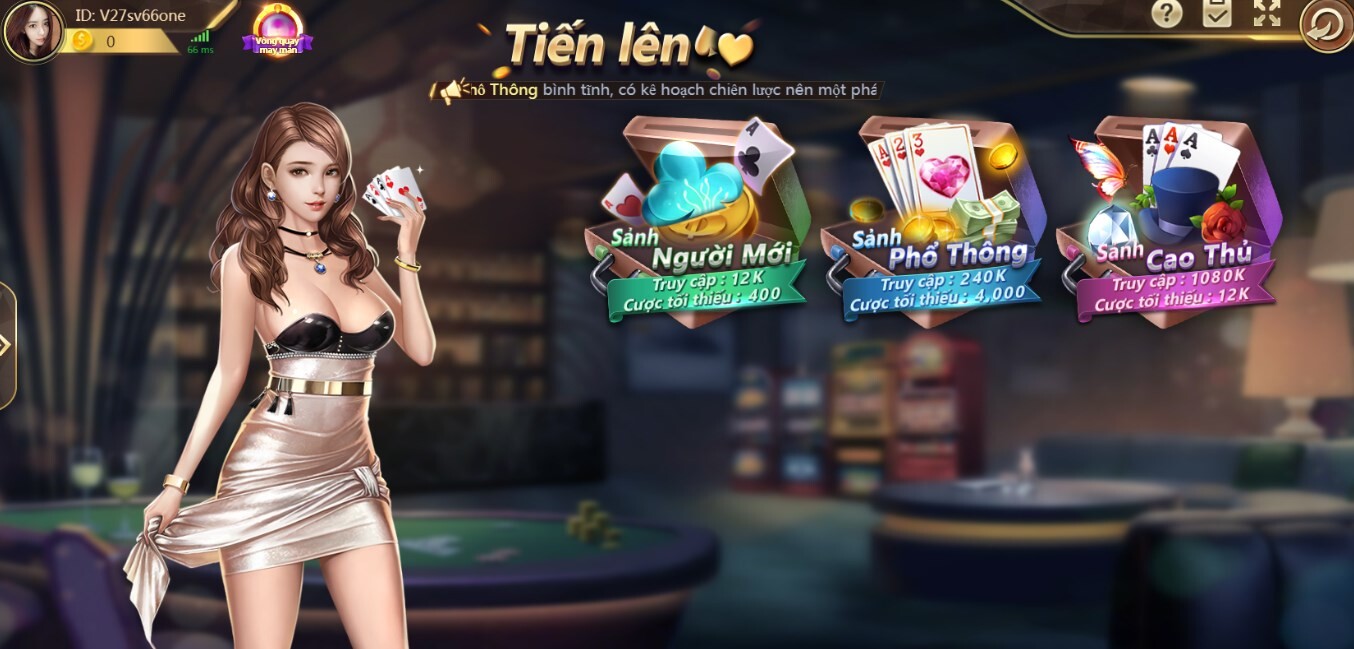Click the round back arrow button
Viewport: 1354px width, 649px height.
(1325, 26)
